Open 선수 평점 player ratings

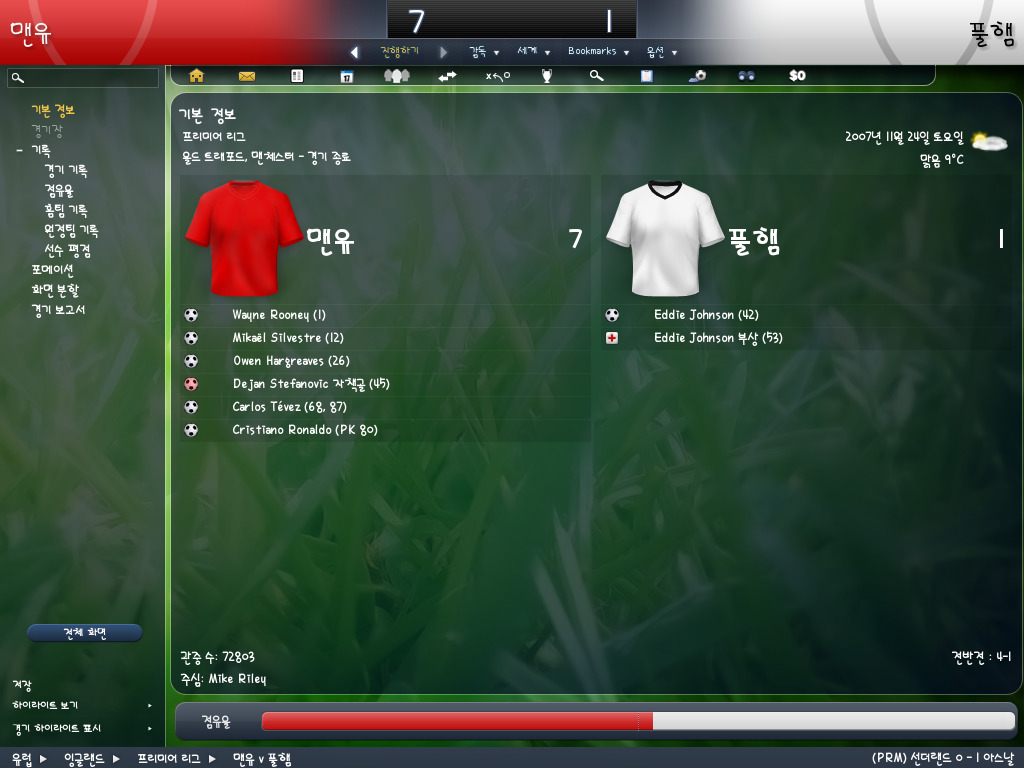67,250
